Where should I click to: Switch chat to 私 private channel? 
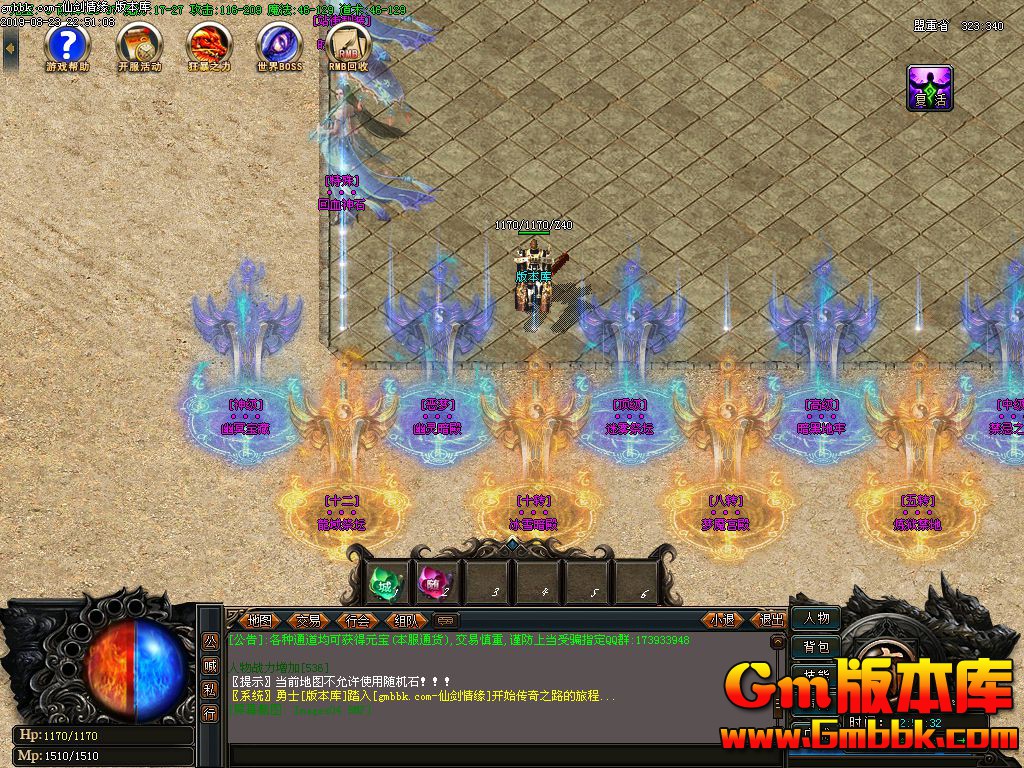pos(210,689)
